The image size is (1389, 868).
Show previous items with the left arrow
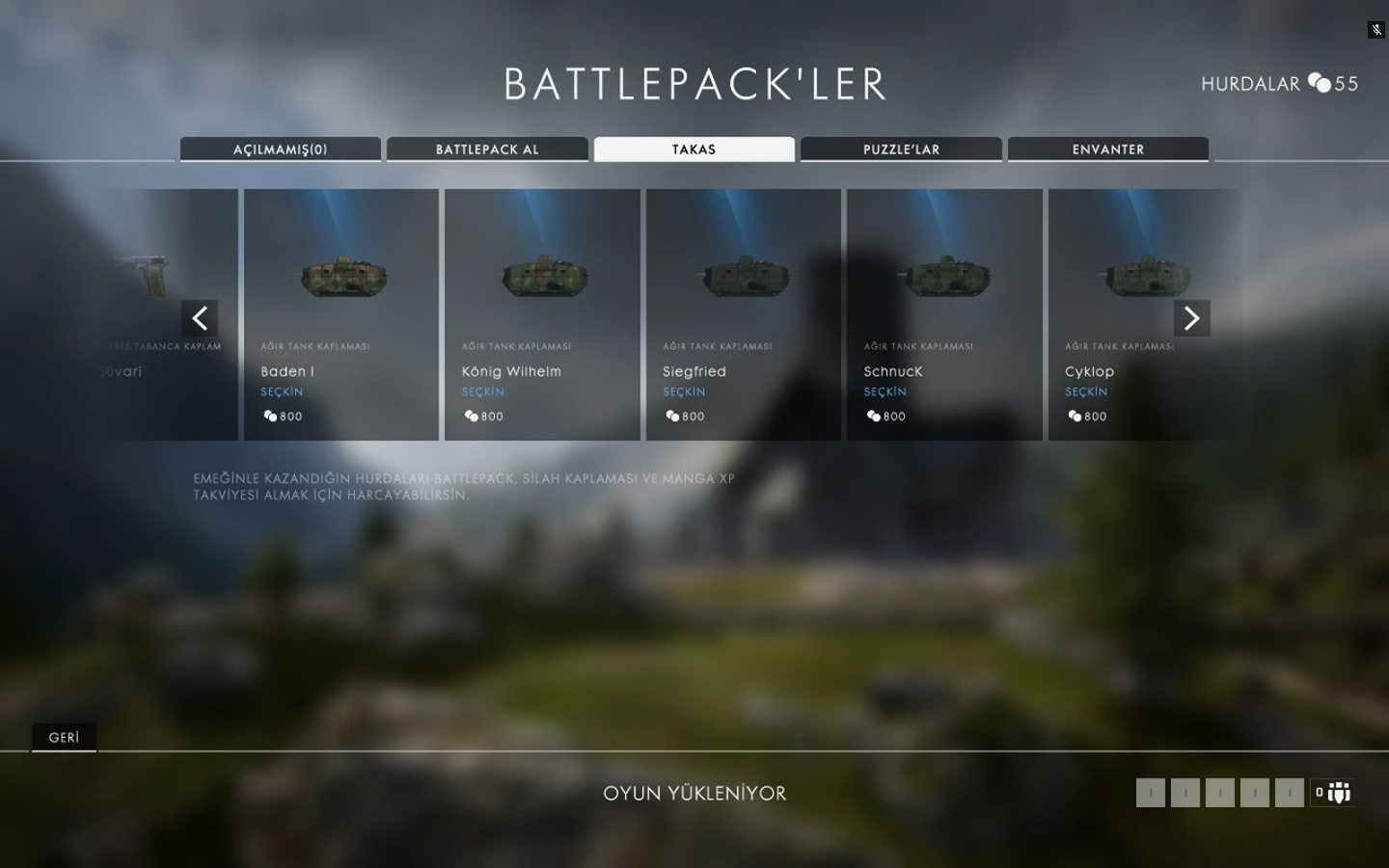coord(200,318)
